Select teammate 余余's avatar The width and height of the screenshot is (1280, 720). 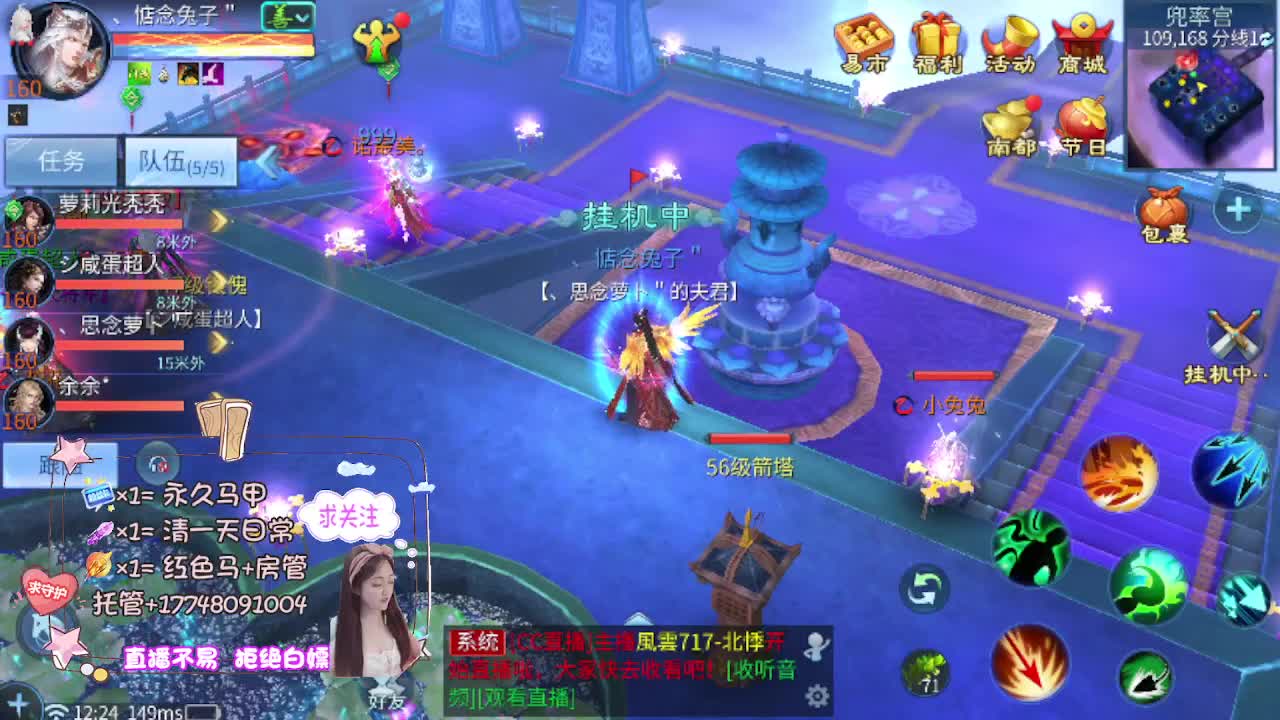pos(28,398)
